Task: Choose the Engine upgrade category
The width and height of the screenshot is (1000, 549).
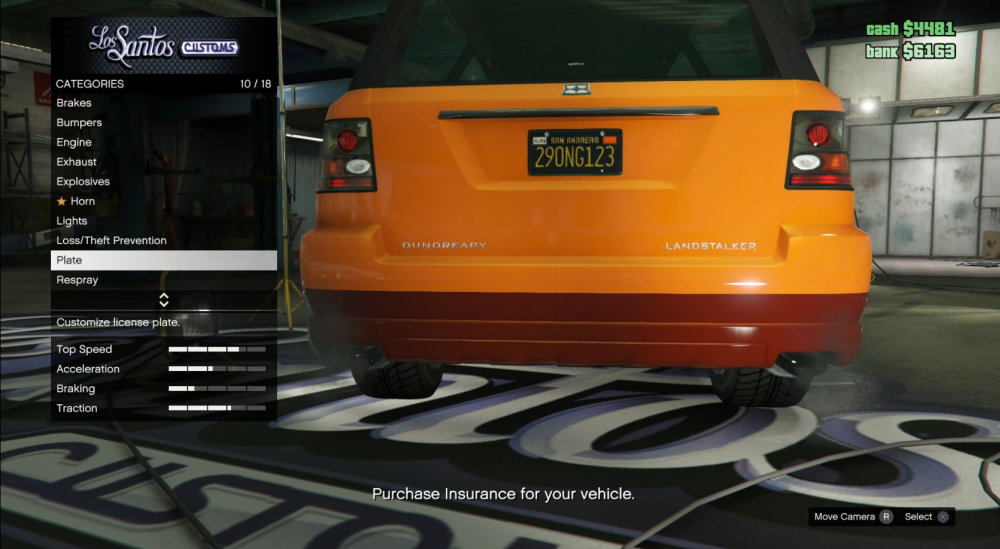Action: coord(75,143)
